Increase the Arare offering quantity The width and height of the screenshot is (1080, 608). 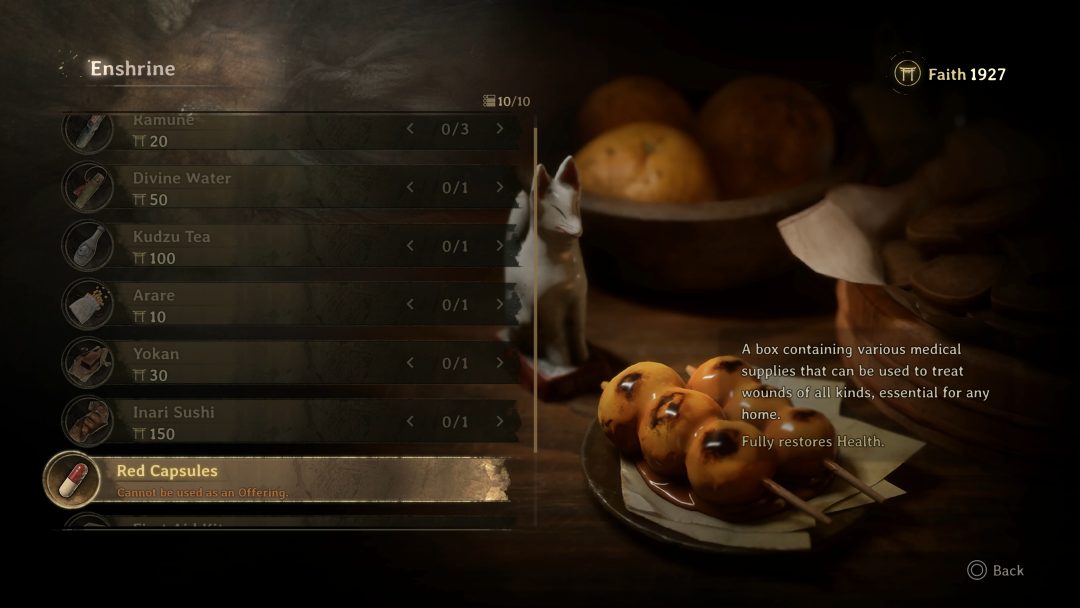coord(500,305)
